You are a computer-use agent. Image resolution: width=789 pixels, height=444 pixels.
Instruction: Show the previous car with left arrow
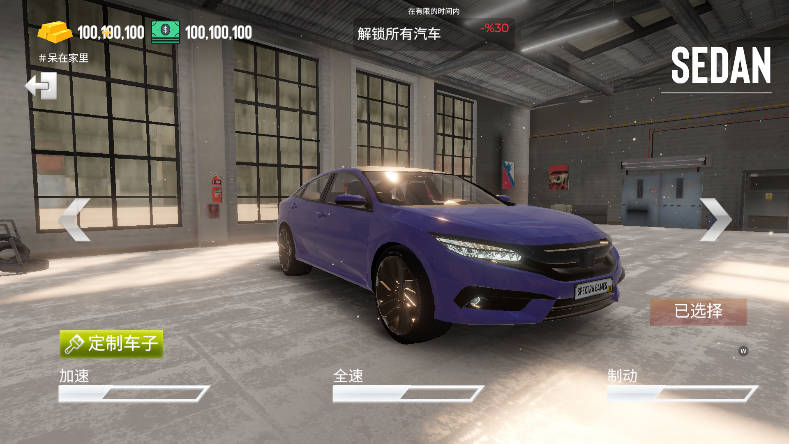(x=74, y=220)
